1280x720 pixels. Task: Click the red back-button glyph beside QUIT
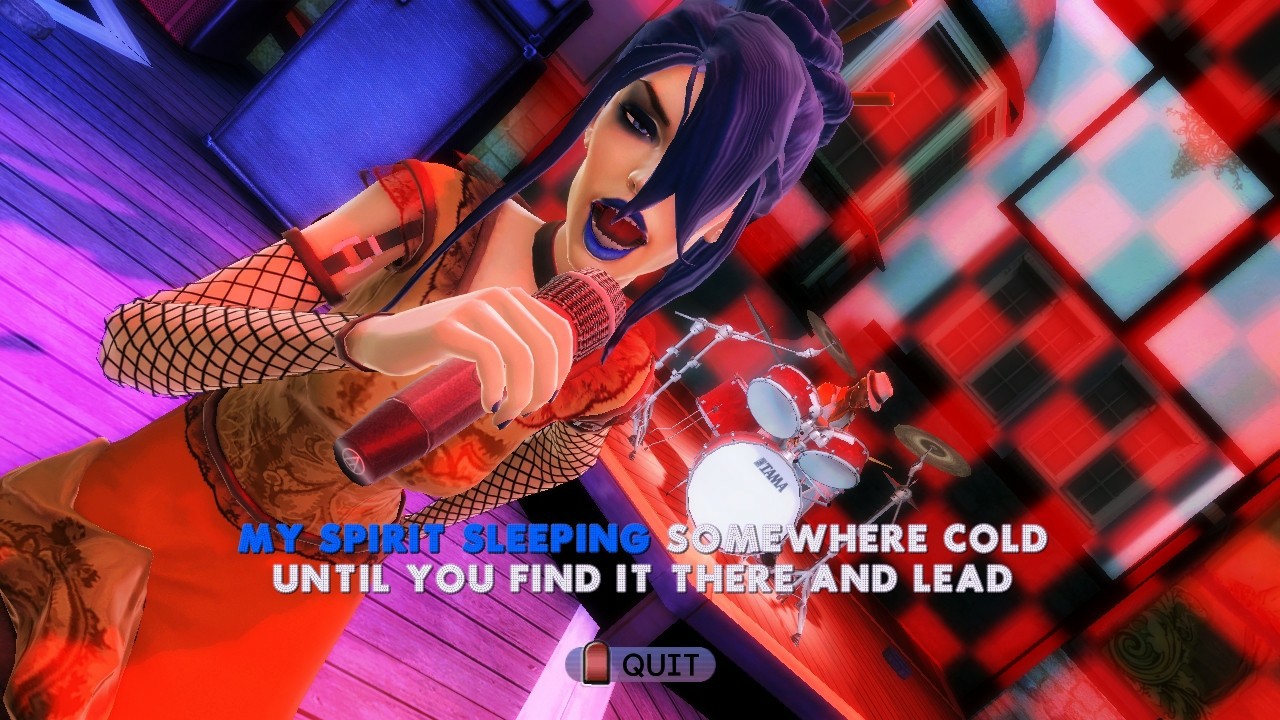click(596, 662)
